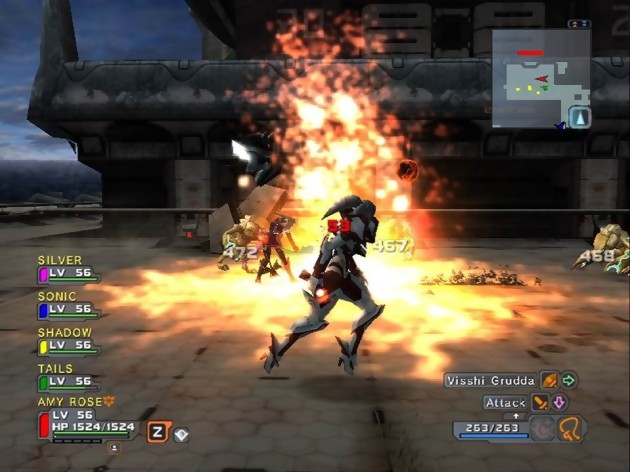Click the white diamond icon near Amy's HP
This screenshot has width=630, height=472.
(x=181, y=433)
